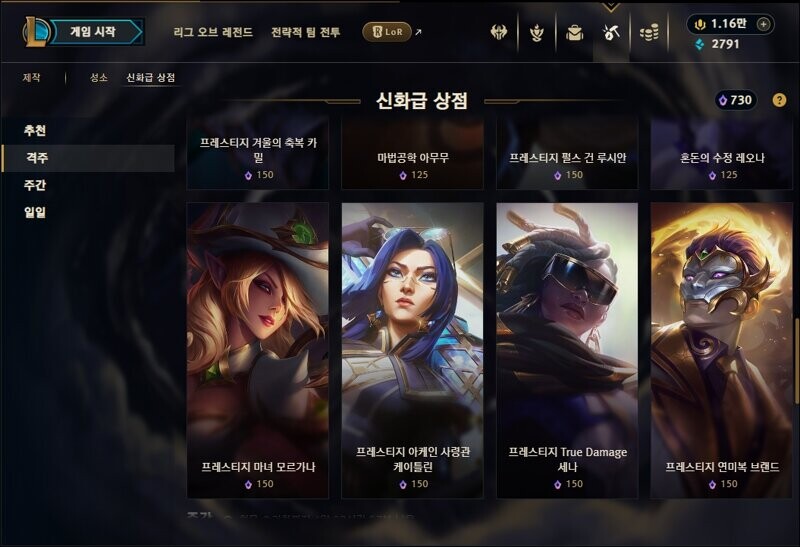Viewport: 800px width, 547px height.
Task: Open the 전략적 팀 전투 tab
Action: (x=305, y=32)
